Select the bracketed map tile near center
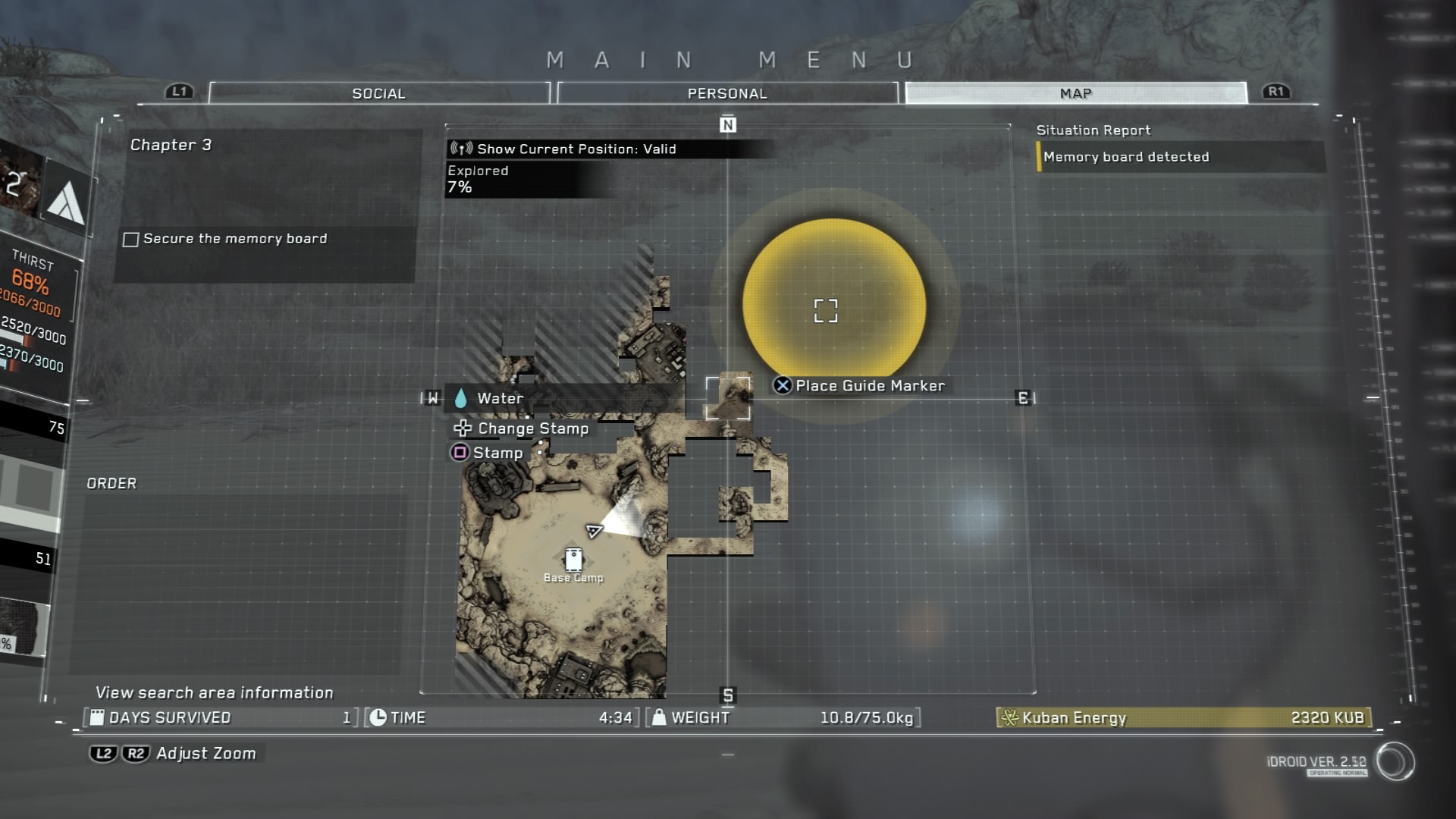 728,398
